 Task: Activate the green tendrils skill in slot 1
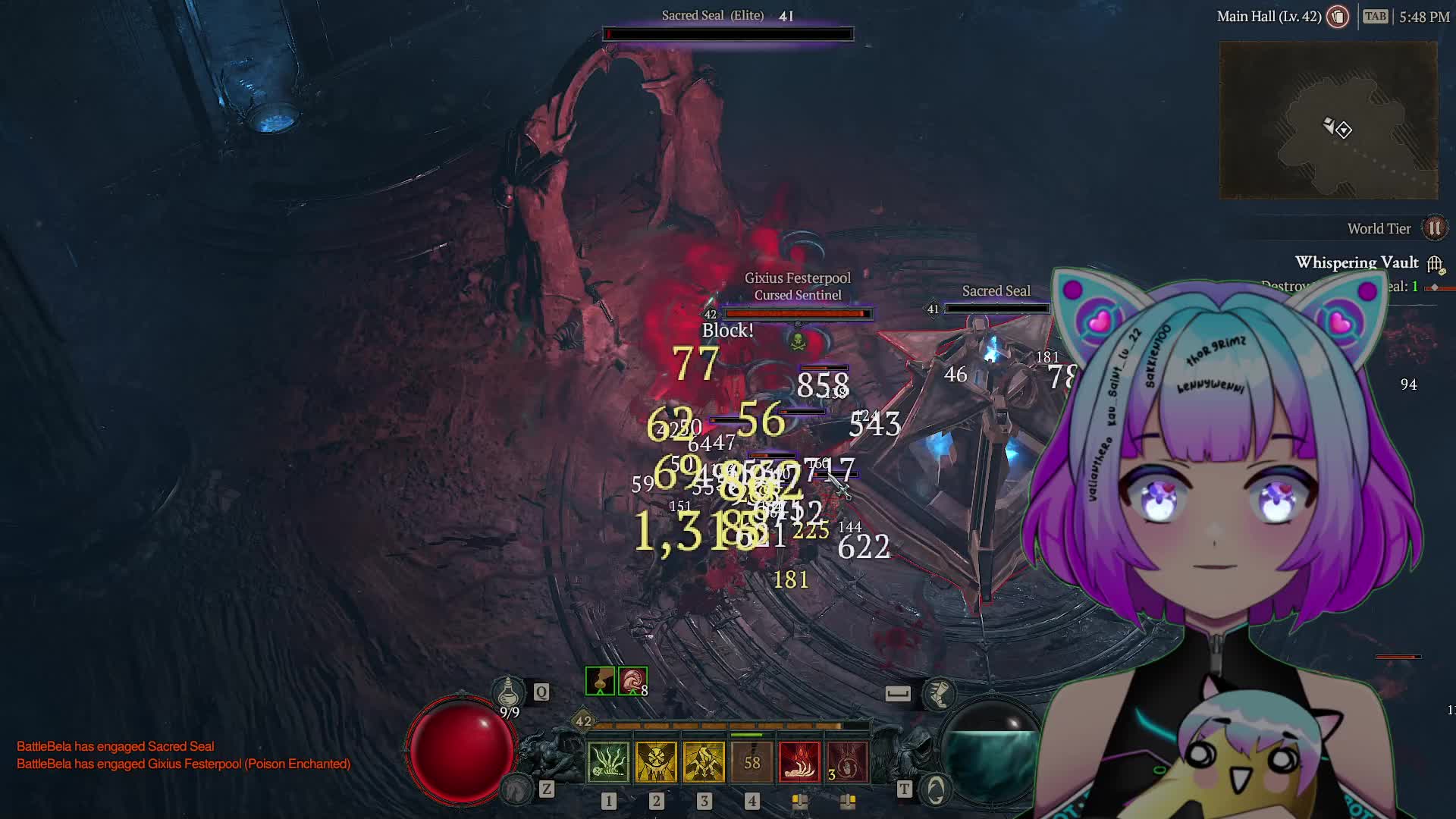(x=608, y=761)
